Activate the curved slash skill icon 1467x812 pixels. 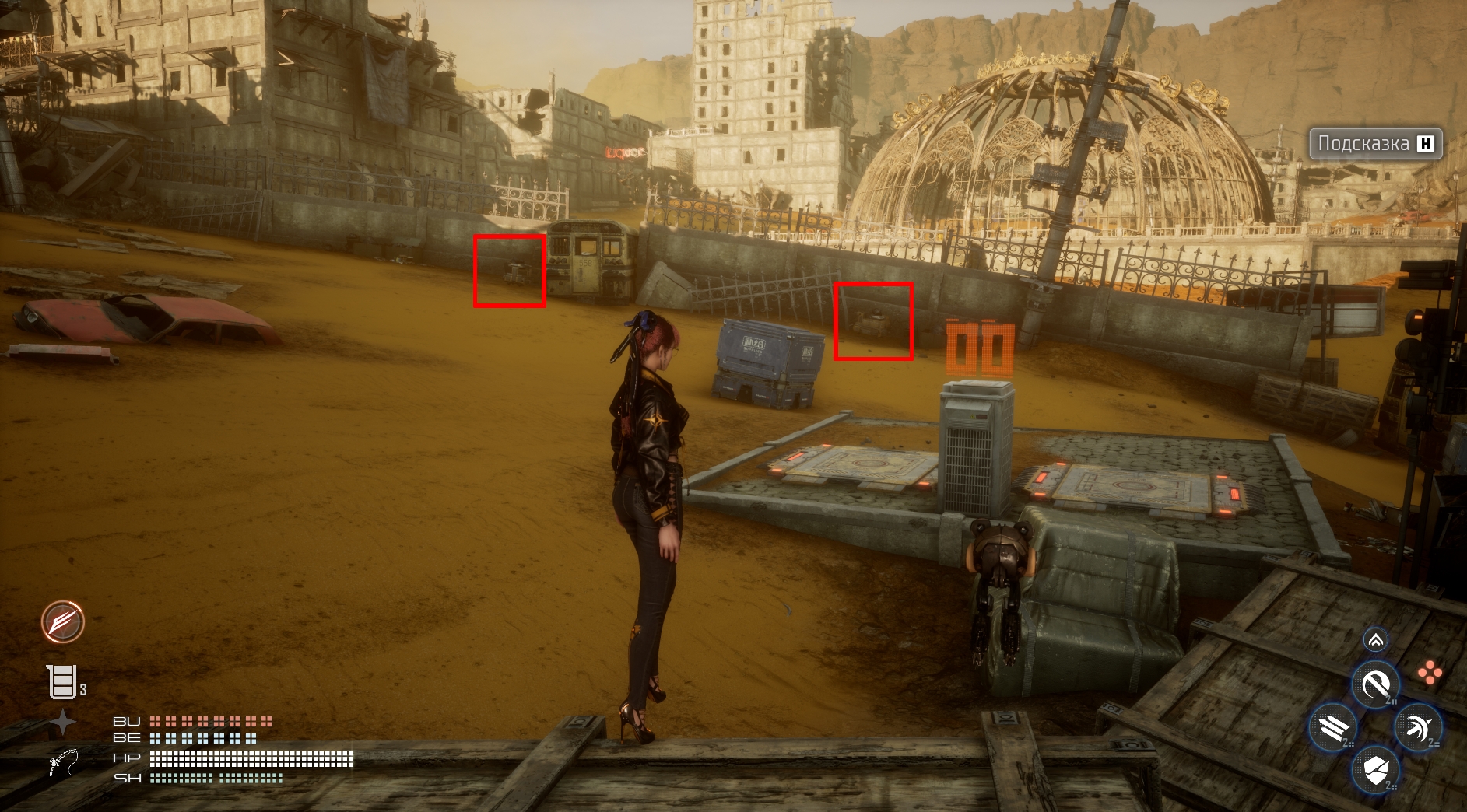(1375, 685)
